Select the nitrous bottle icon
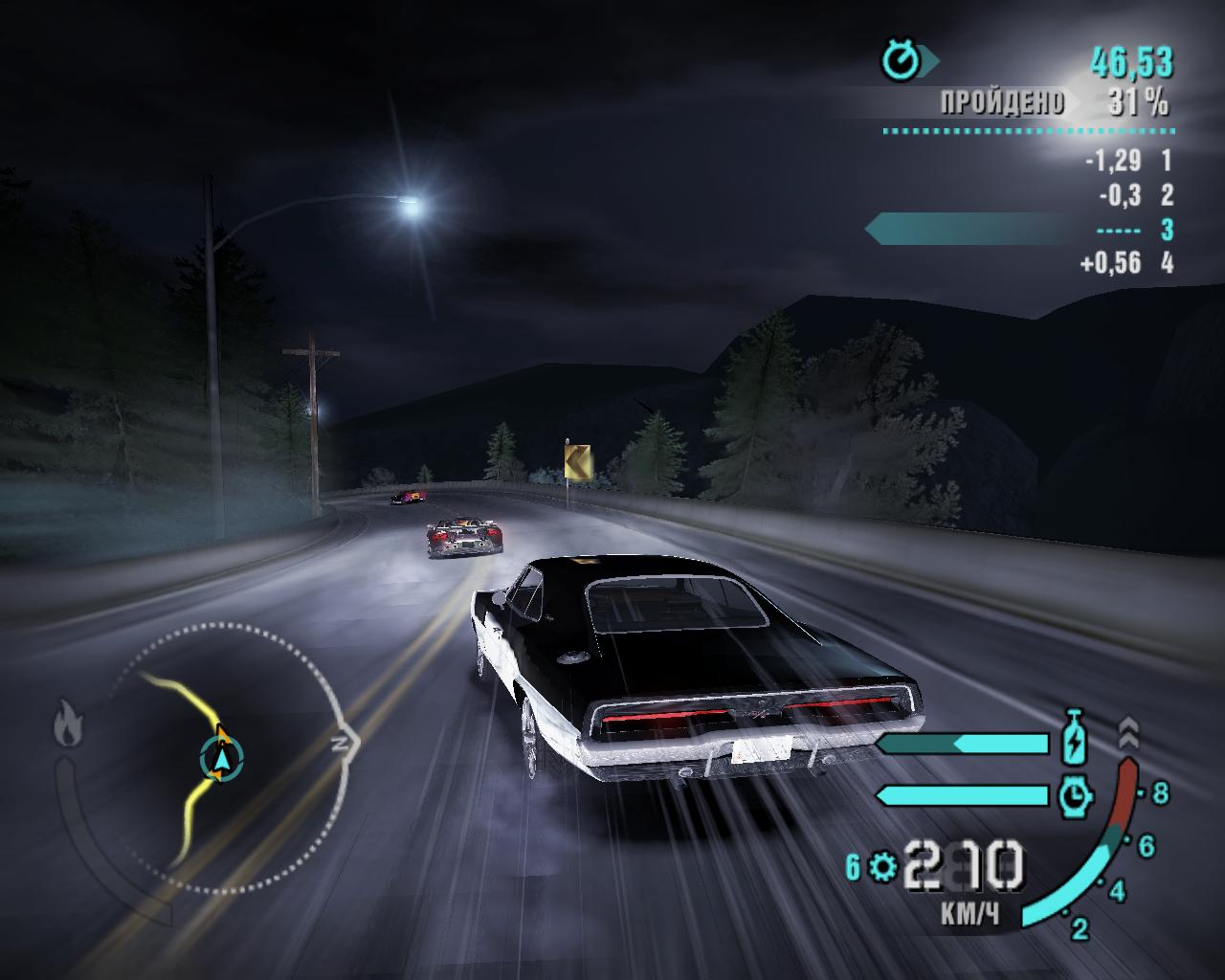Screen dimensions: 1225x980 click(1076, 742)
